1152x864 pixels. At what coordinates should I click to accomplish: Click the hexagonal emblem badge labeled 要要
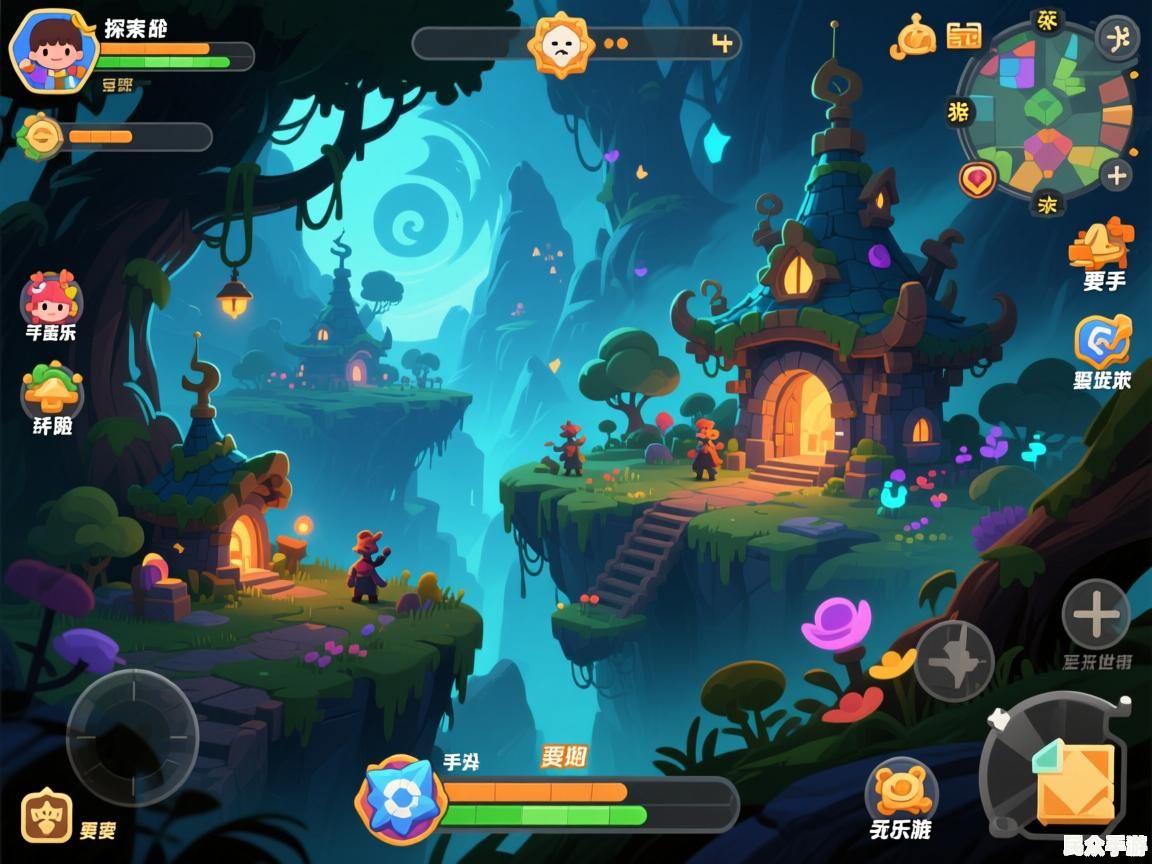(46, 818)
